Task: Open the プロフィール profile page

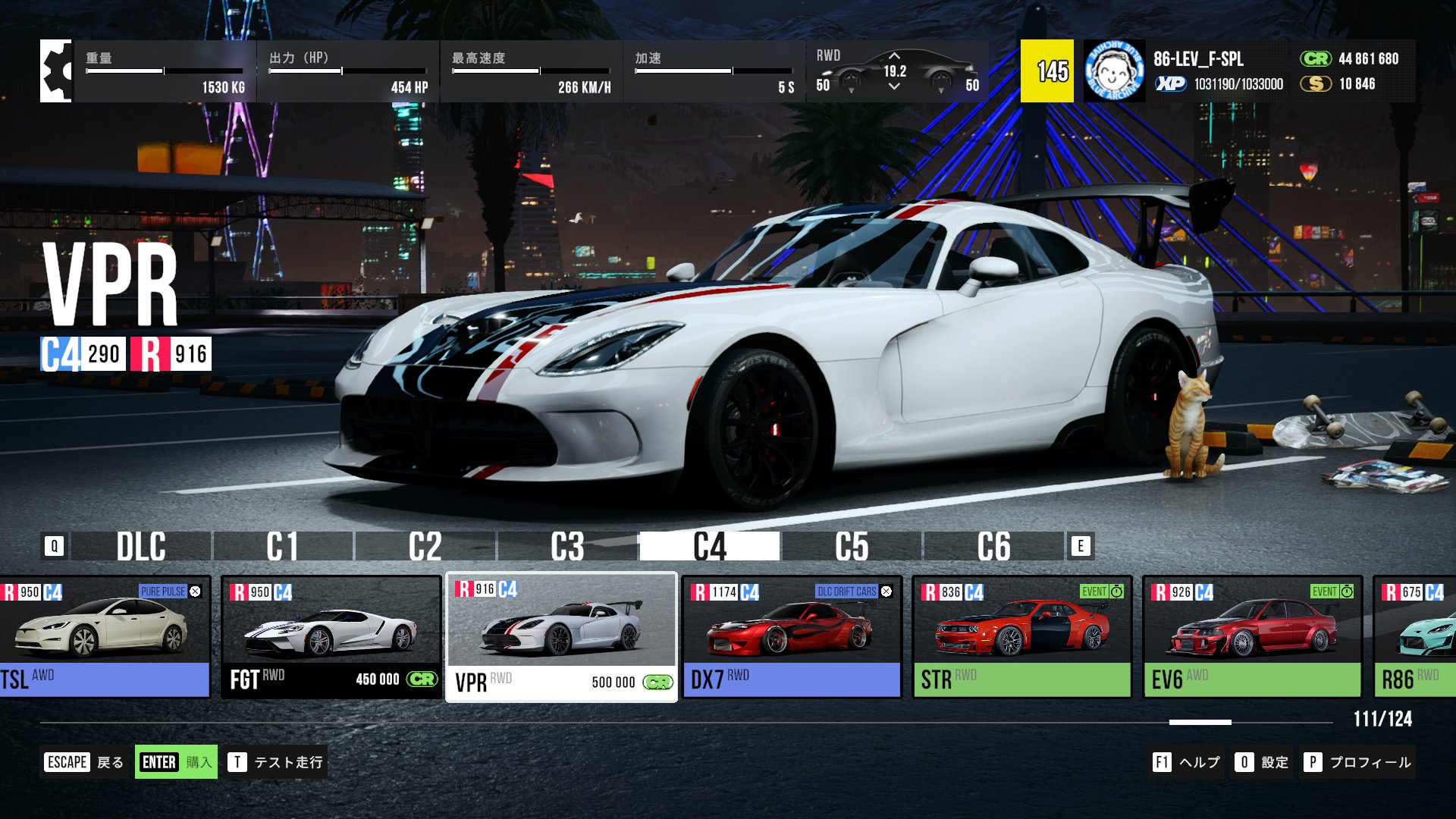Action: point(1358,762)
